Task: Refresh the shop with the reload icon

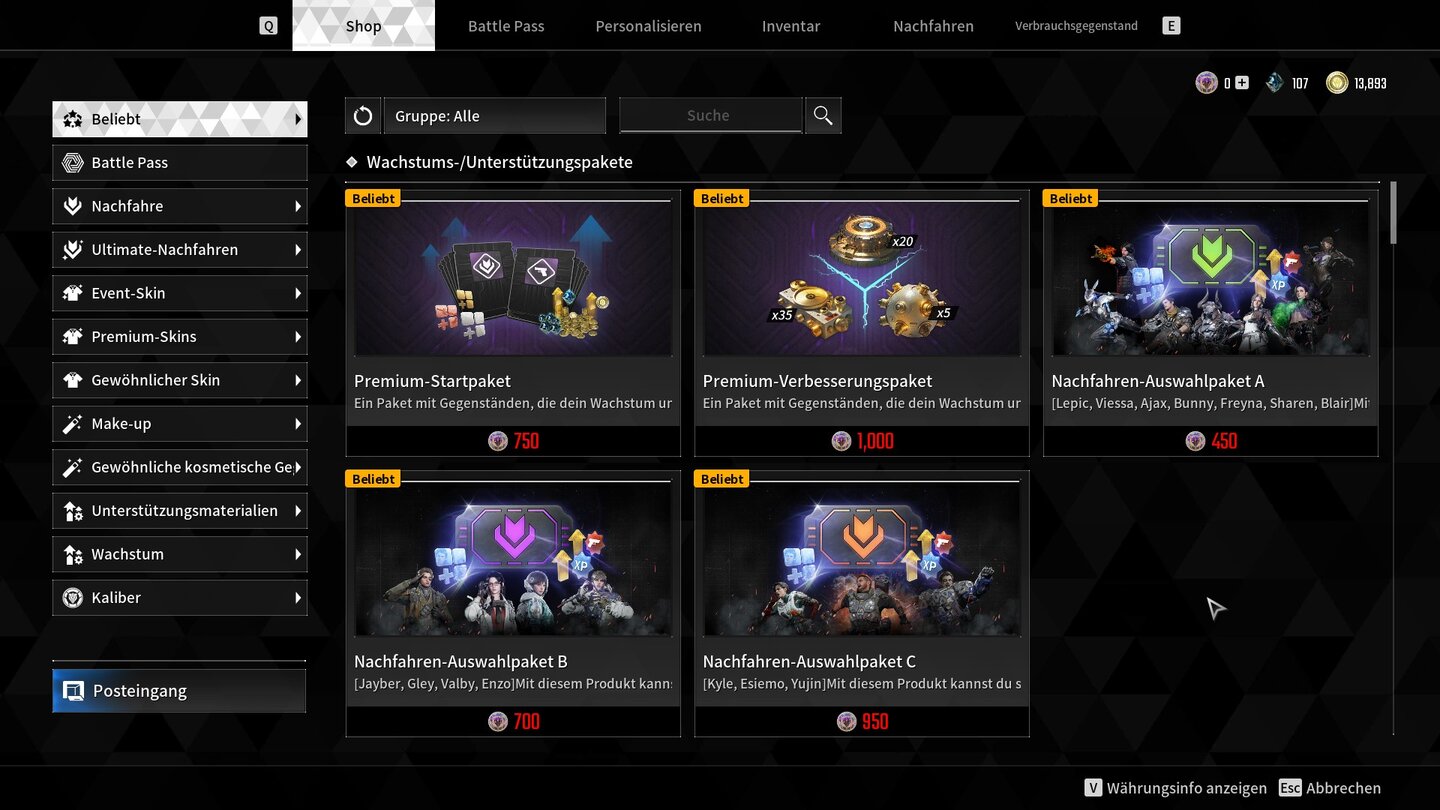Action: (362, 115)
